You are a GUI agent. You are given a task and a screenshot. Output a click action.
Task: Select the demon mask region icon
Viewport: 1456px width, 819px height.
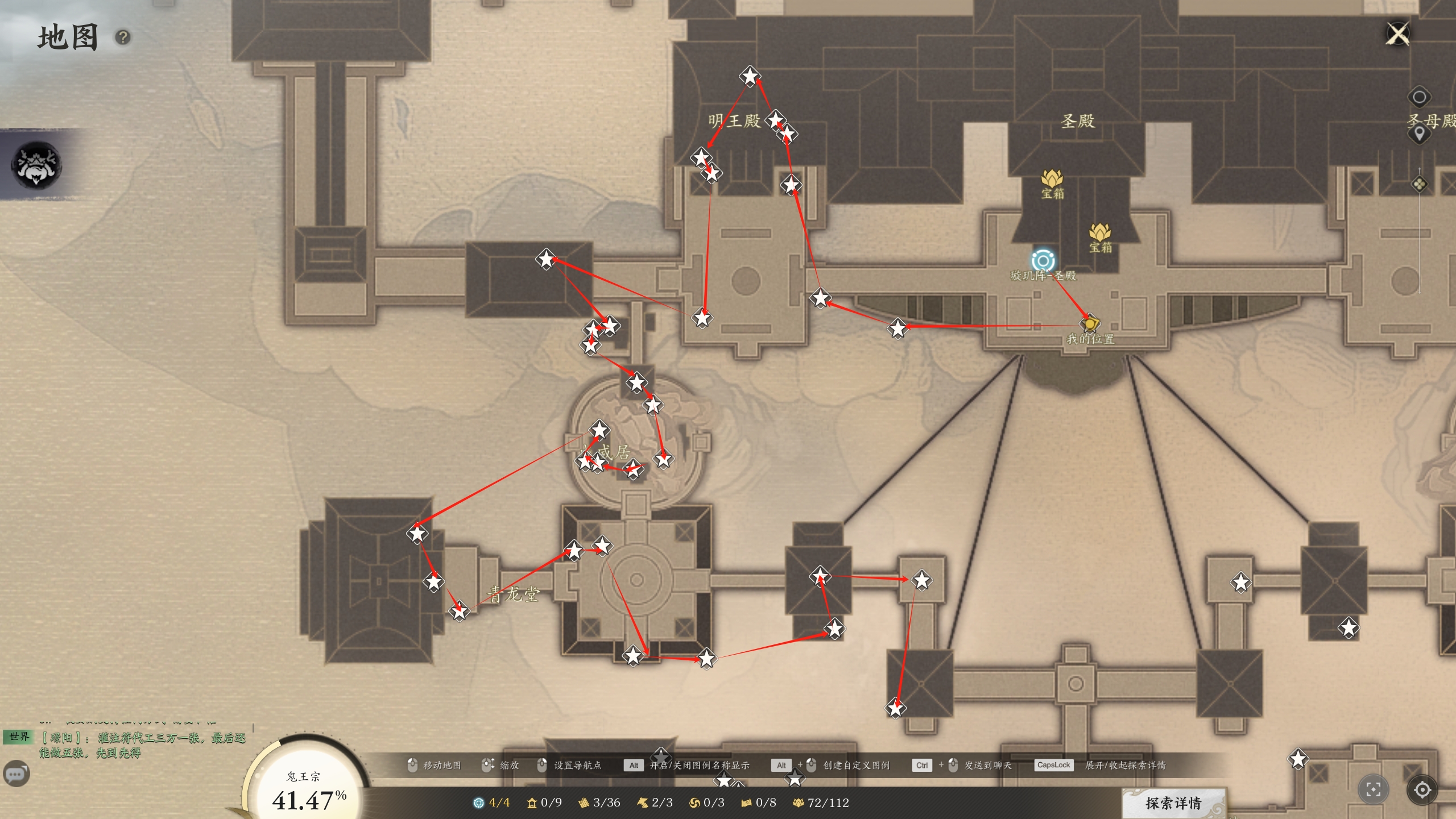36,165
